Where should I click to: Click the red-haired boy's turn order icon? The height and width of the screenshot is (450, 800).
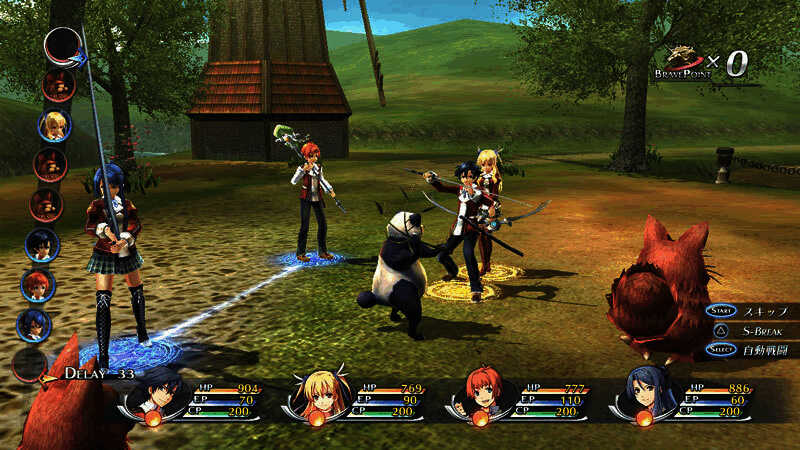(x=38, y=284)
